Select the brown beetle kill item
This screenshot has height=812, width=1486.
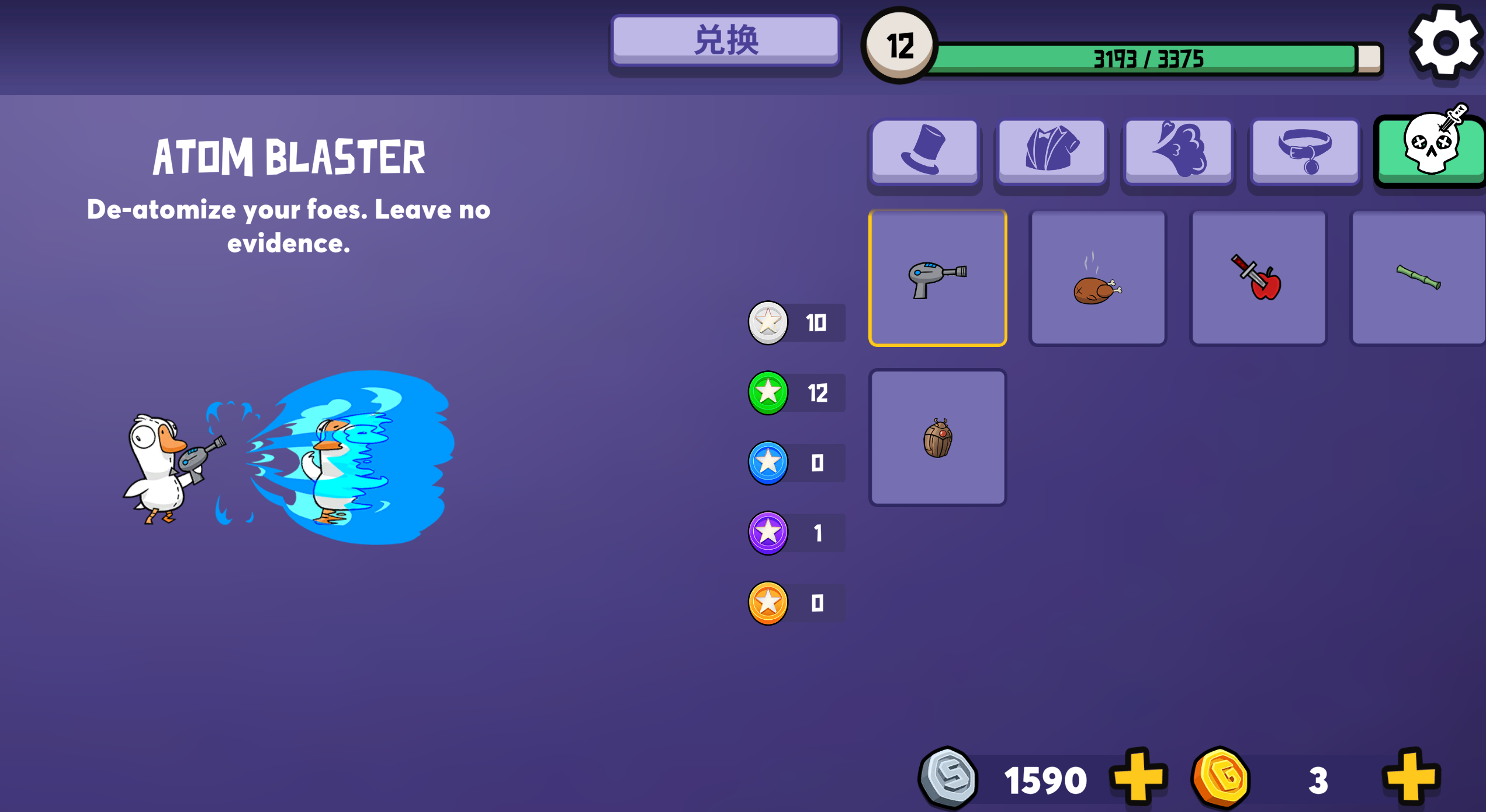click(937, 438)
